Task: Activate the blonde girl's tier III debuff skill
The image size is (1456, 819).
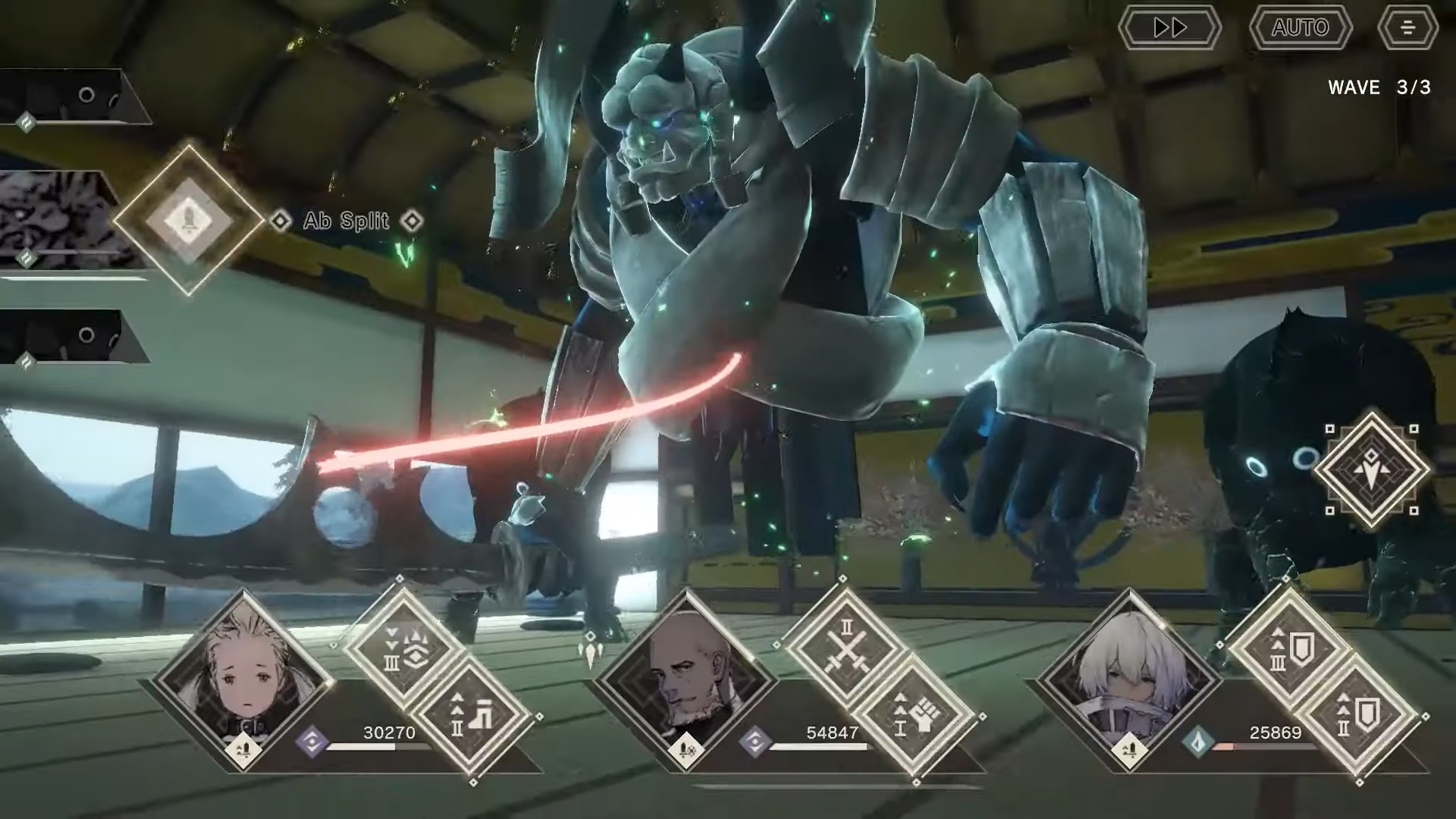Action: [x=403, y=650]
